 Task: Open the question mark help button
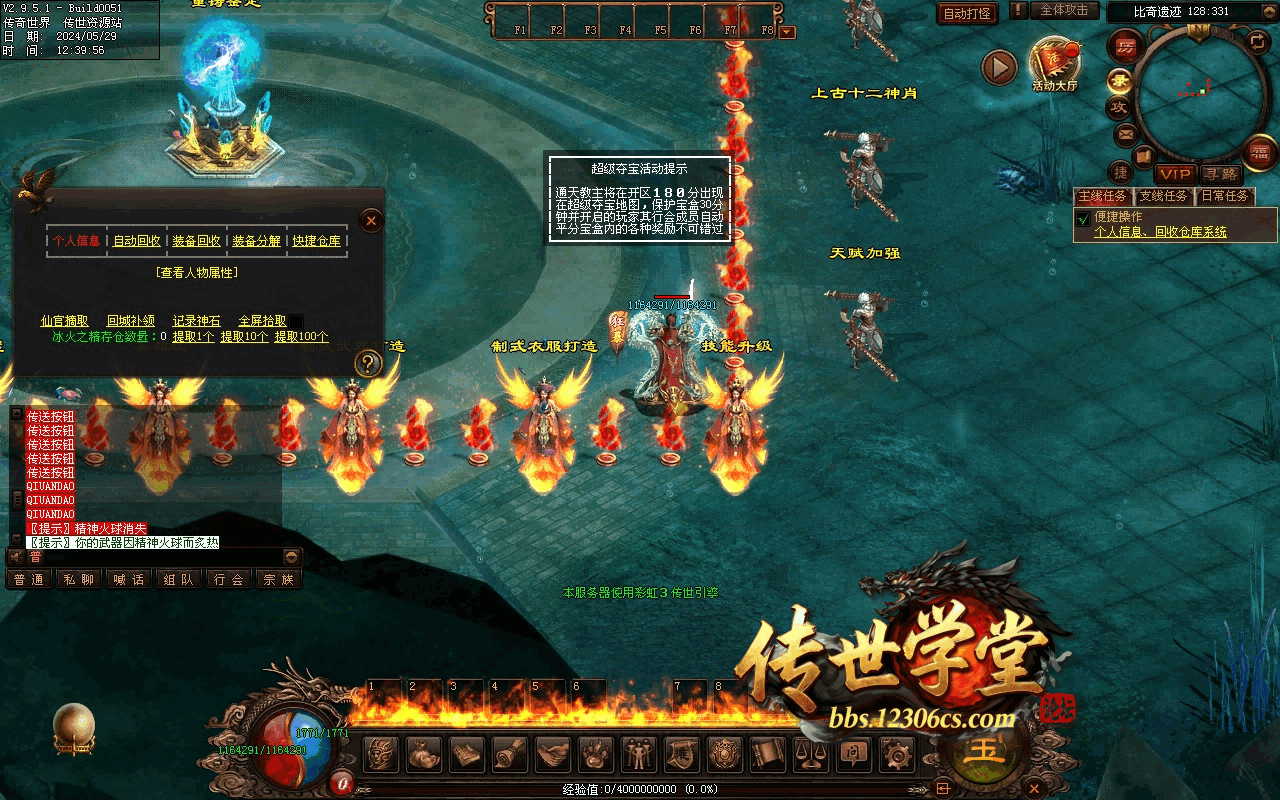(x=368, y=363)
